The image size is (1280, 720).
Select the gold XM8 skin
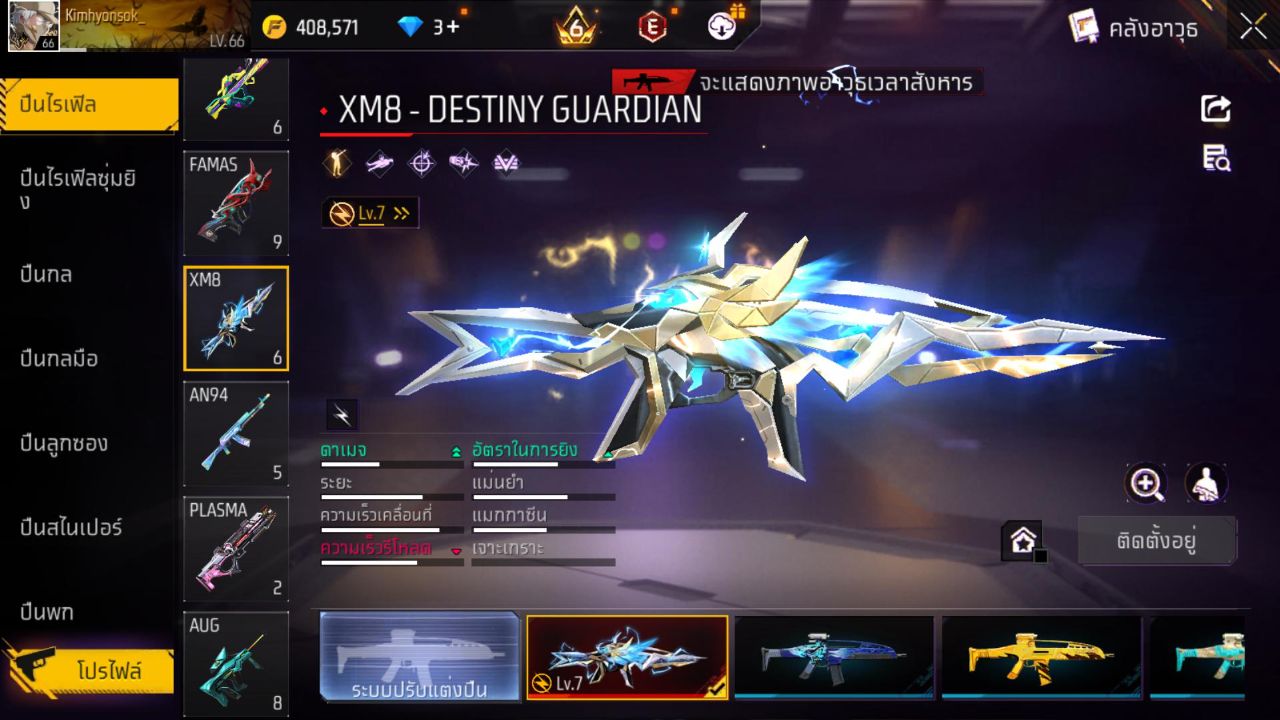(x=1040, y=656)
